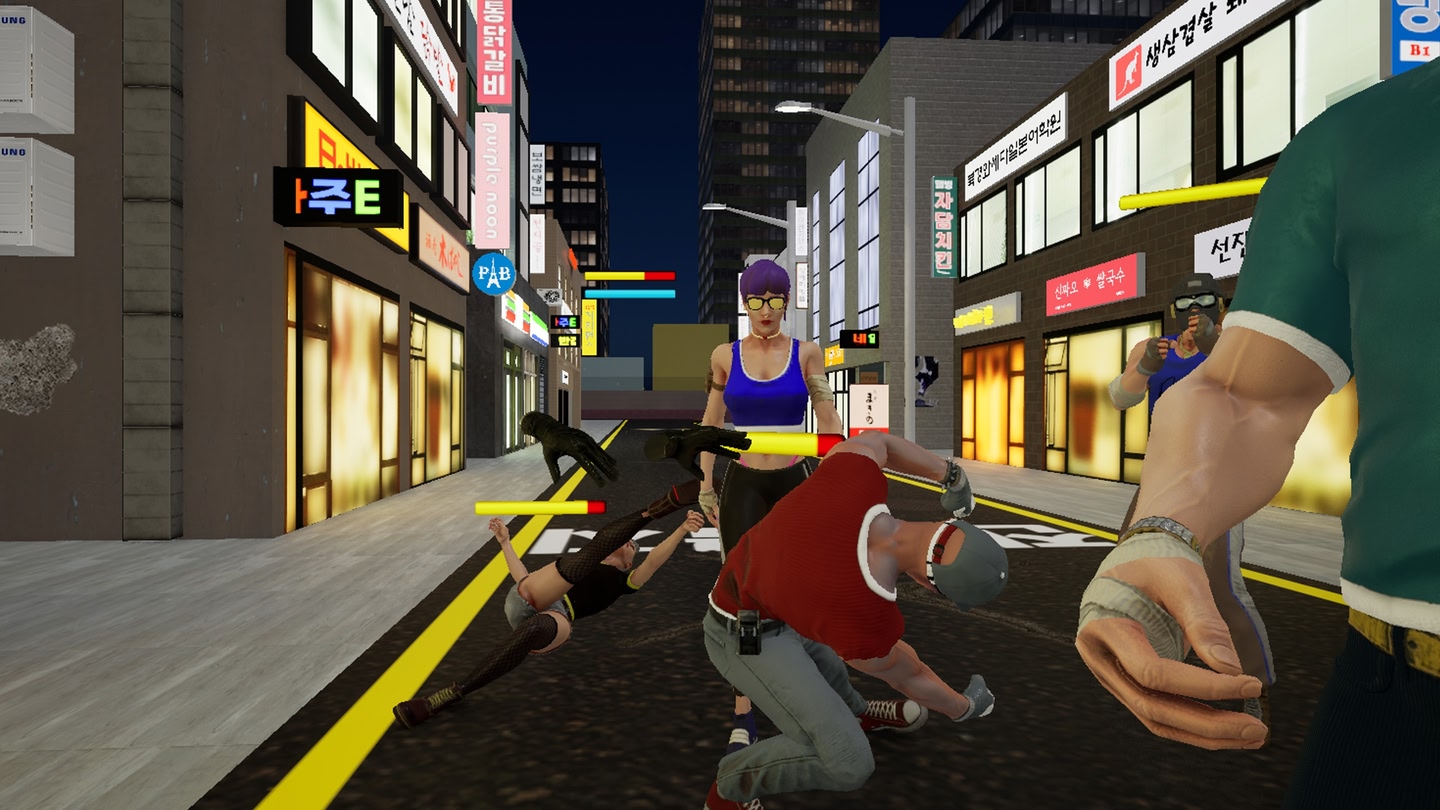Click the white 선집 storefront sign
1440x810 pixels.
(1226, 247)
